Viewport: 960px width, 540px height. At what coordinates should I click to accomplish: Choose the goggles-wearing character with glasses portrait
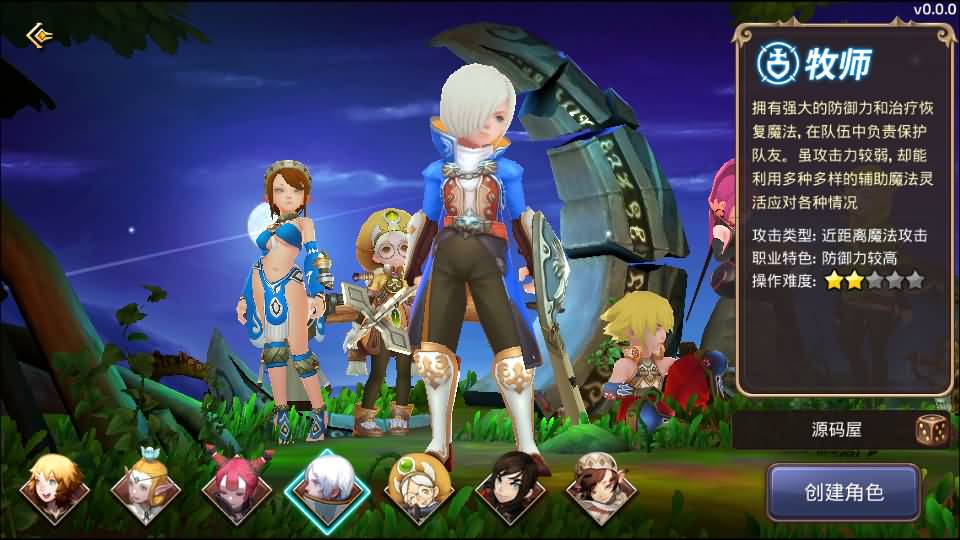tap(419, 488)
